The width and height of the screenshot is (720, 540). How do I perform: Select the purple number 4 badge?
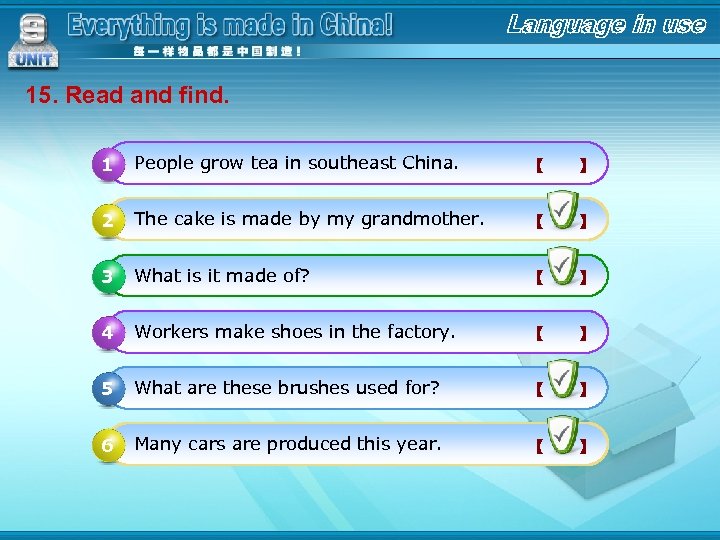pos(108,332)
